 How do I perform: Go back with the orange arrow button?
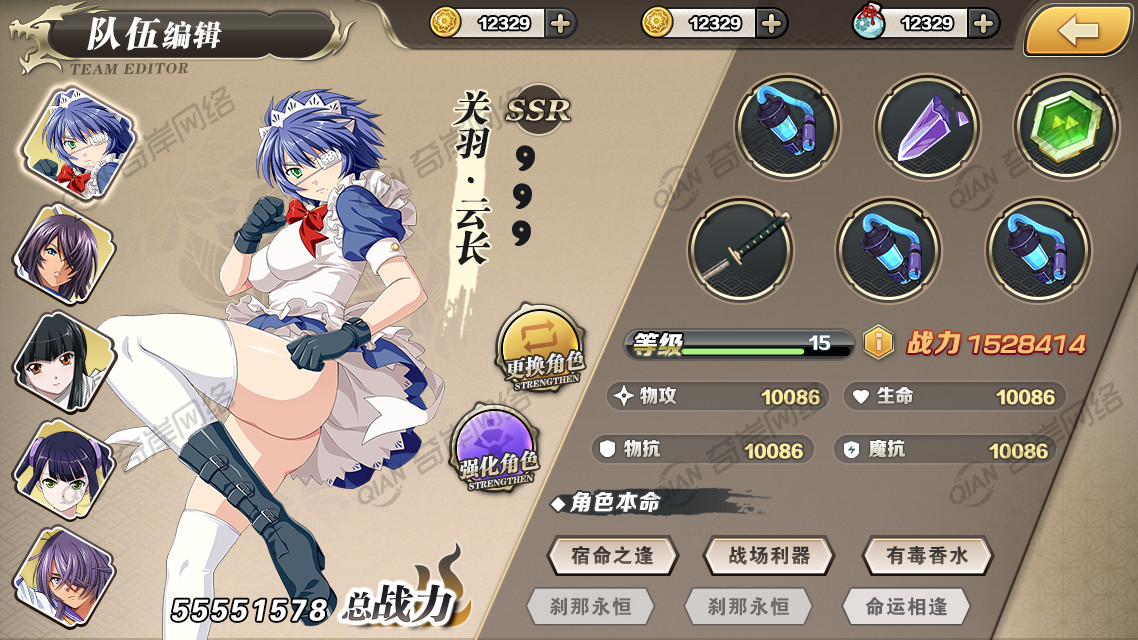[1078, 30]
